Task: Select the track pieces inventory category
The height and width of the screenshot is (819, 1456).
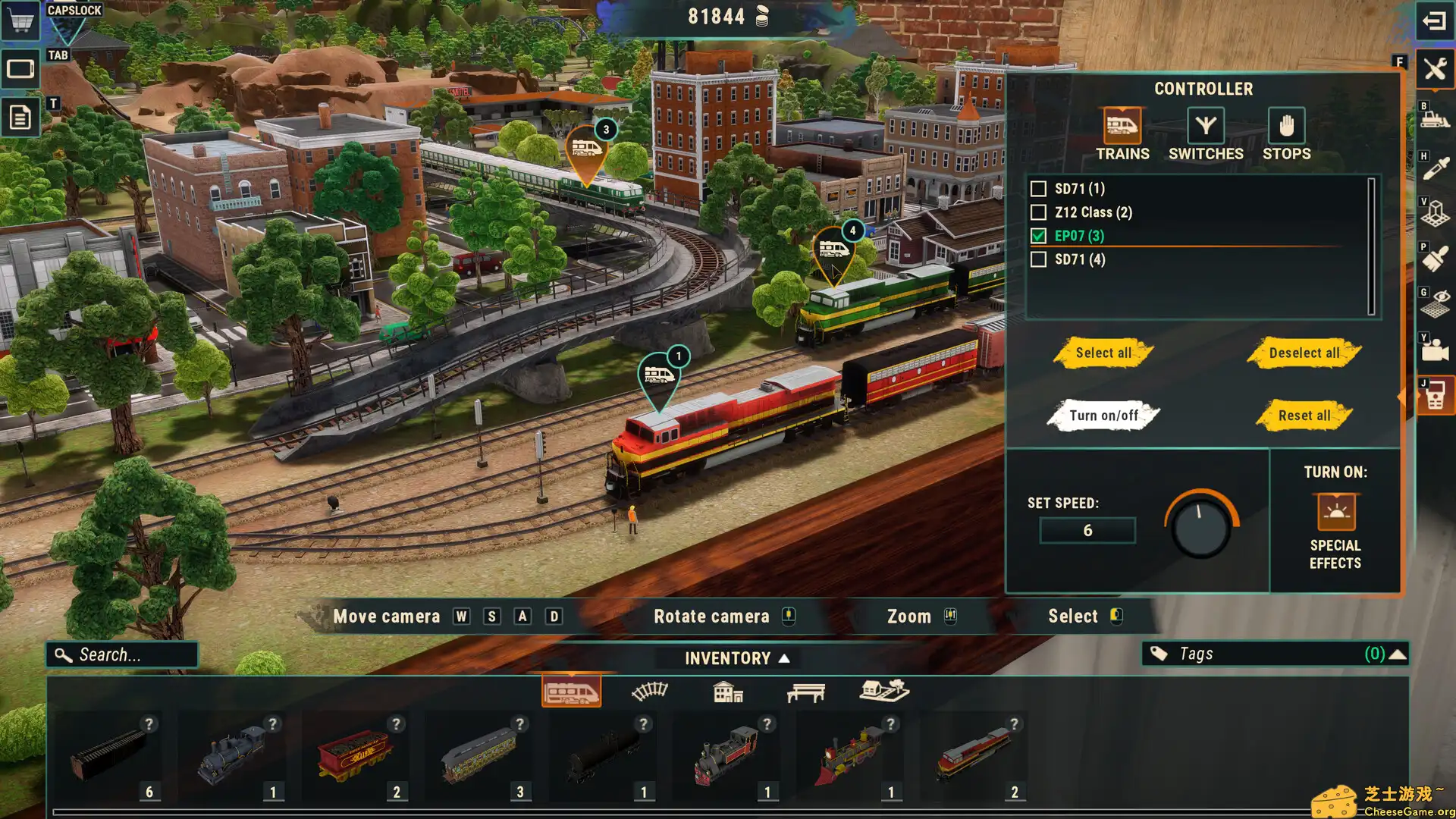Action: pyautogui.click(x=649, y=691)
